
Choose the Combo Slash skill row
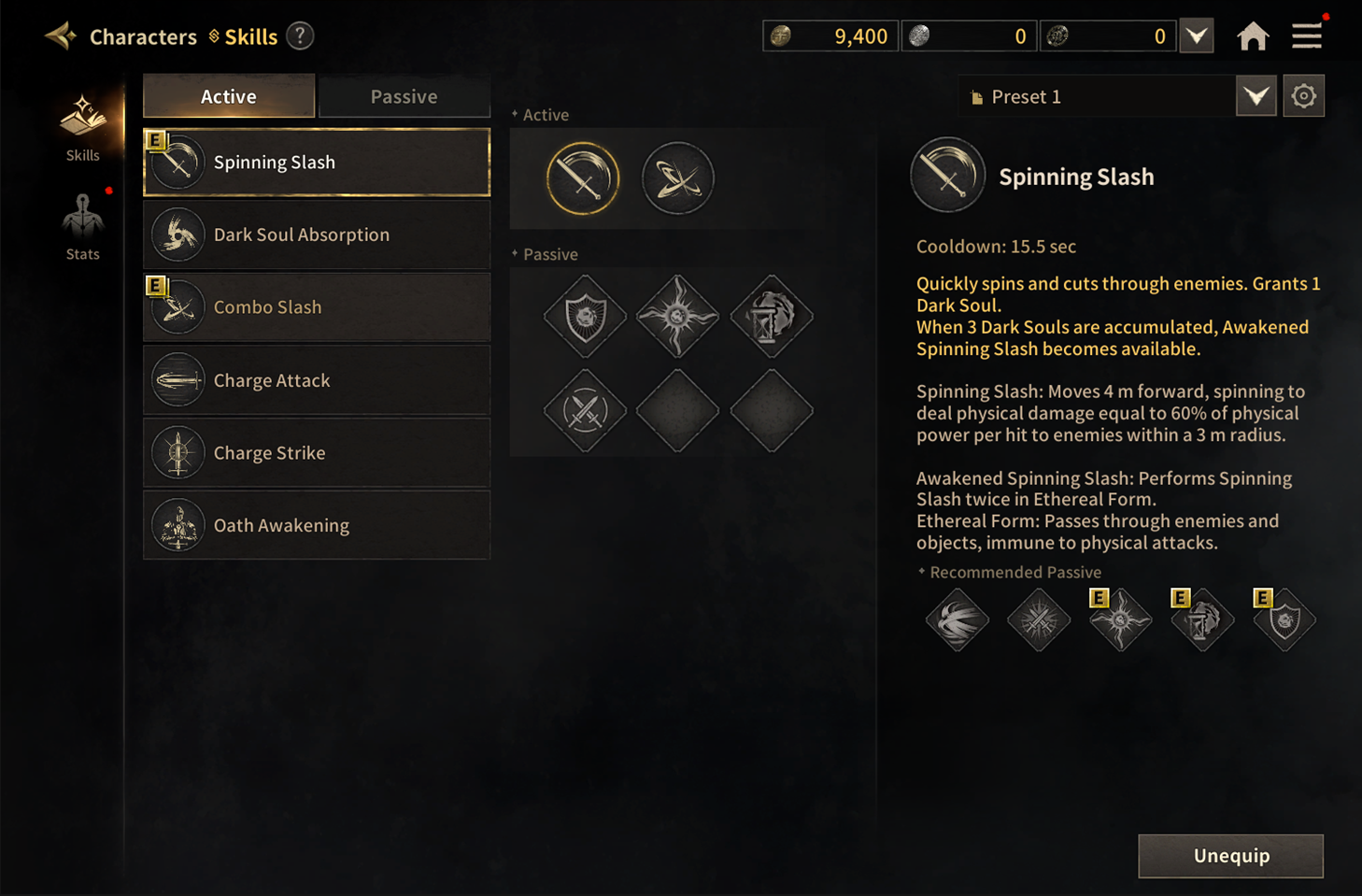pos(317,307)
